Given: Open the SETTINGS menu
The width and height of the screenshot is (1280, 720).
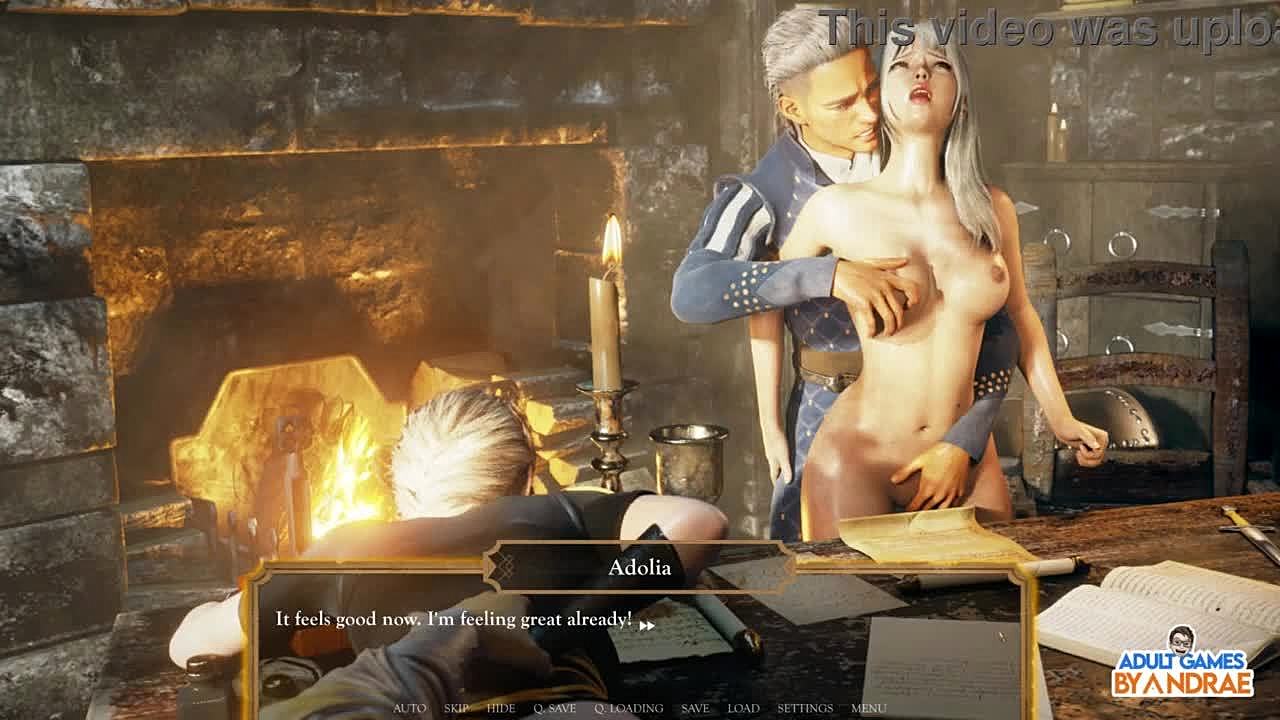Looking at the screenshot, I should (804, 708).
